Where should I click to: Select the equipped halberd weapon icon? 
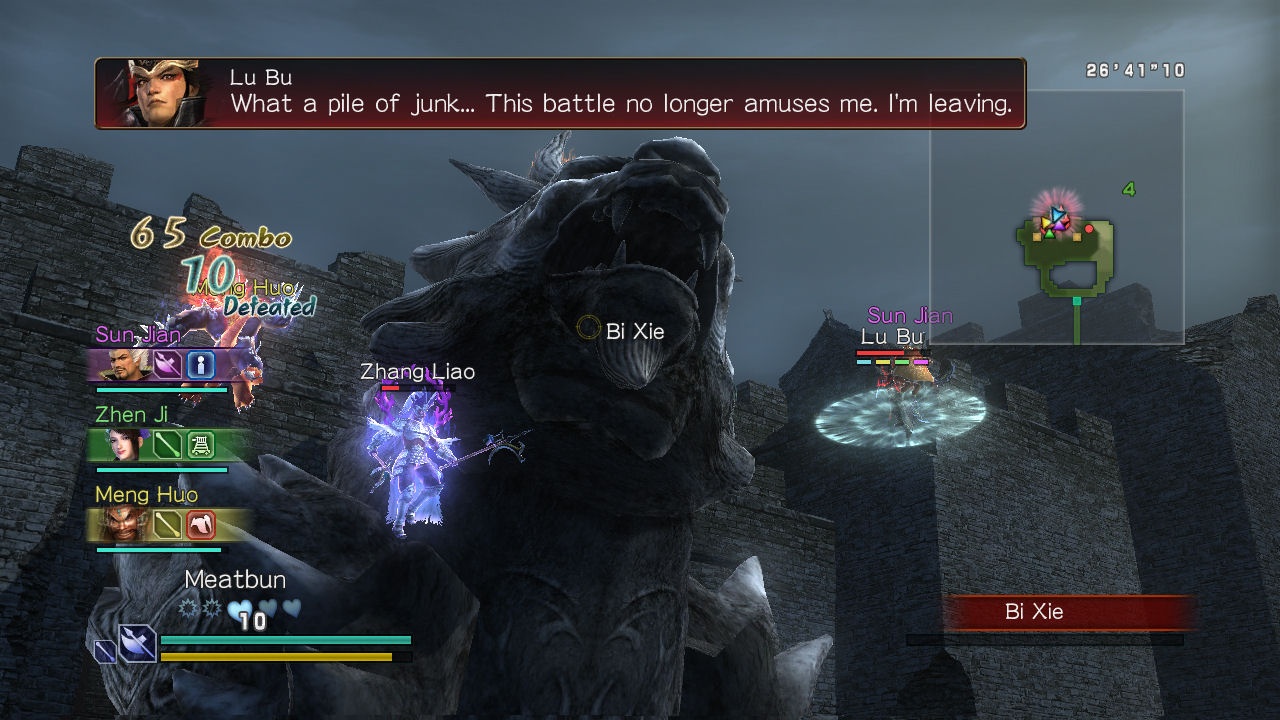point(137,643)
